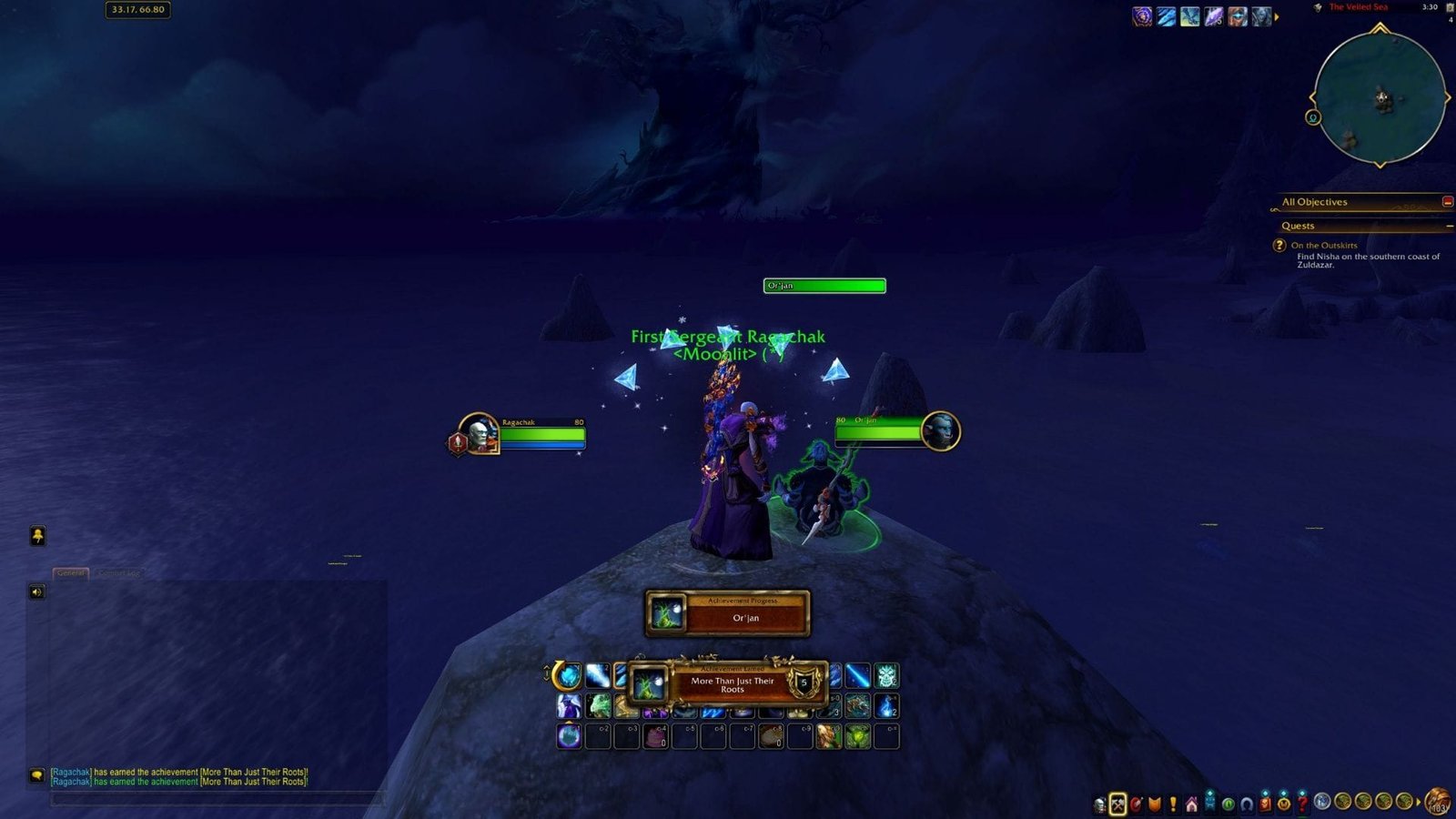Viewport: 1456px width, 819px height.
Task: Switch to the Combat Log tab
Action: pyautogui.click(x=118, y=573)
